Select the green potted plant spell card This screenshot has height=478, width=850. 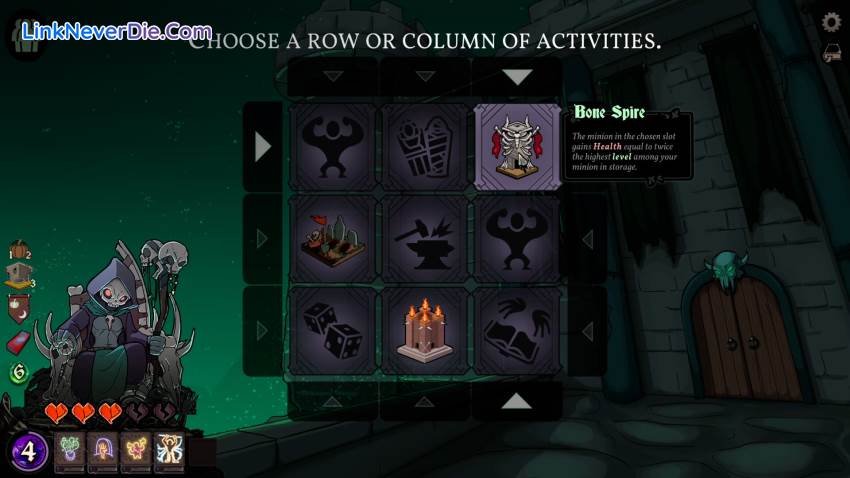[70, 452]
